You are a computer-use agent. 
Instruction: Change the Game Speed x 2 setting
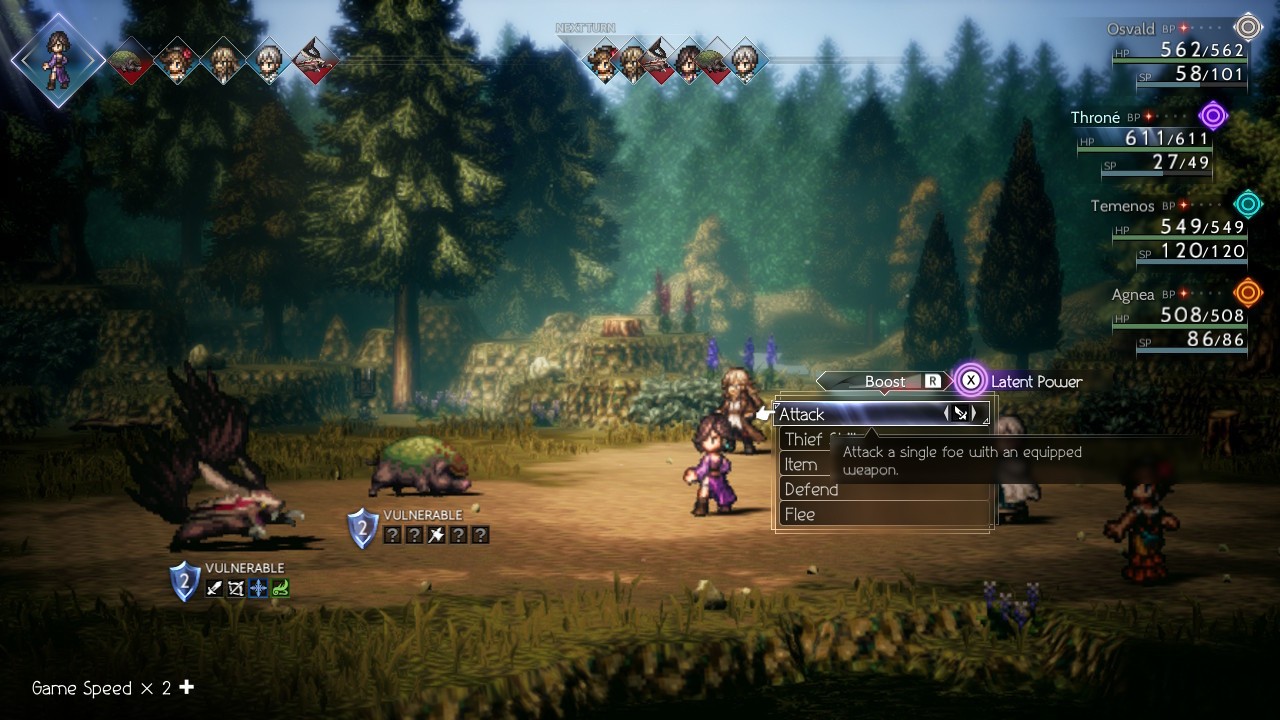click(112, 688)
